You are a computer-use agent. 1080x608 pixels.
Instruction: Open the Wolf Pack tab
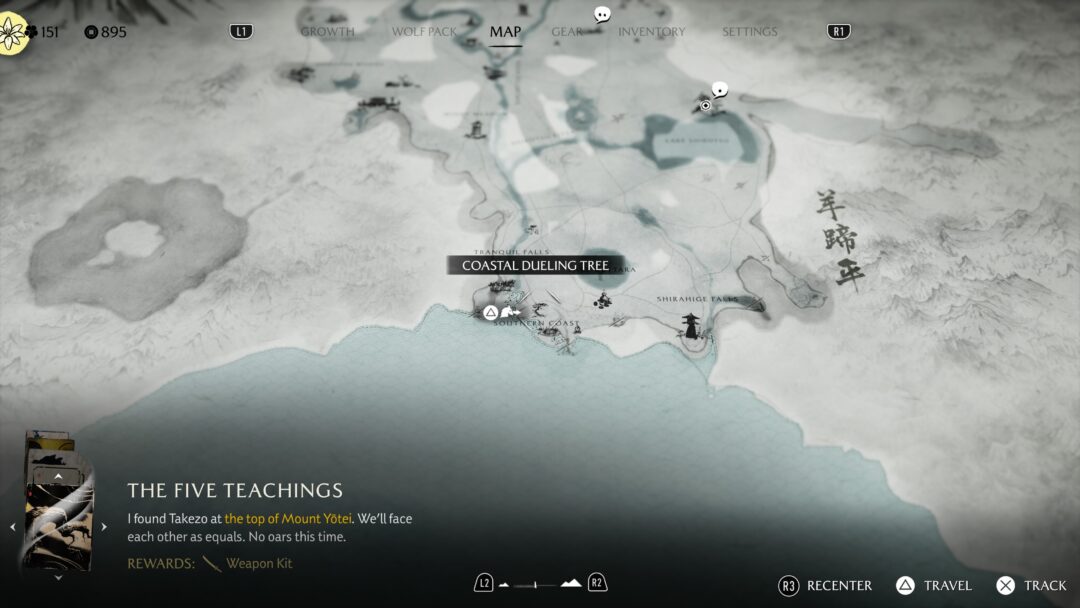point(424,32)
